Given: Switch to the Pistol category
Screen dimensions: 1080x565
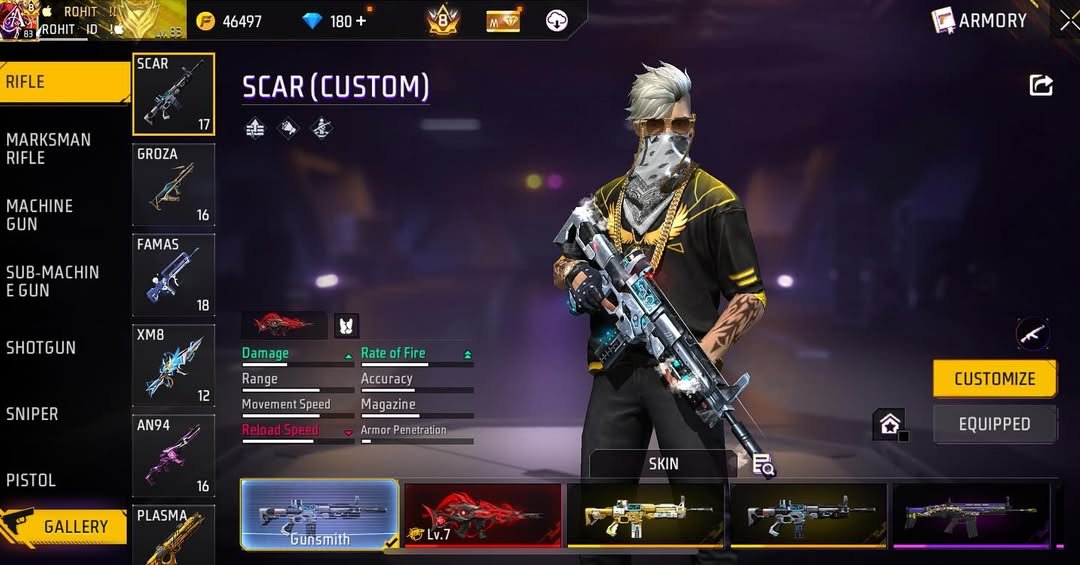Looking at the screenshot, I should [31, 480].
